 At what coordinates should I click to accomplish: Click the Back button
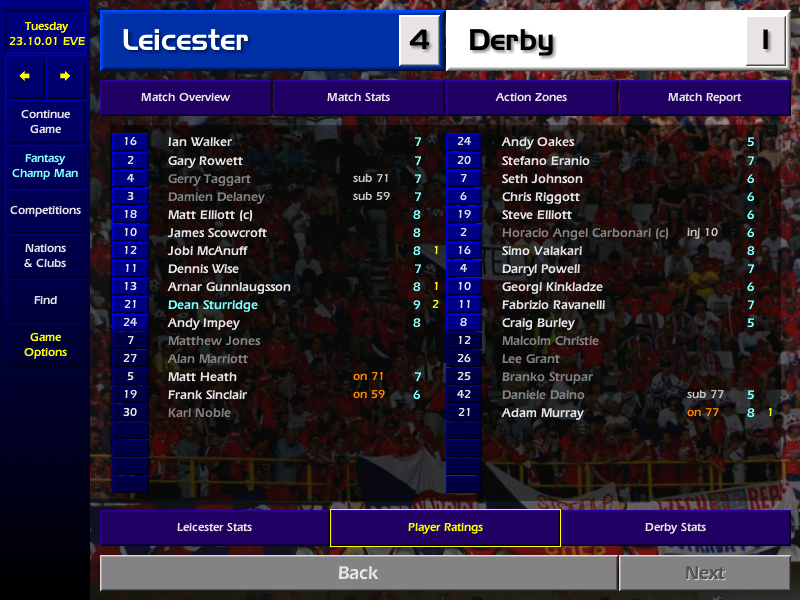click(x=358, y=573)
